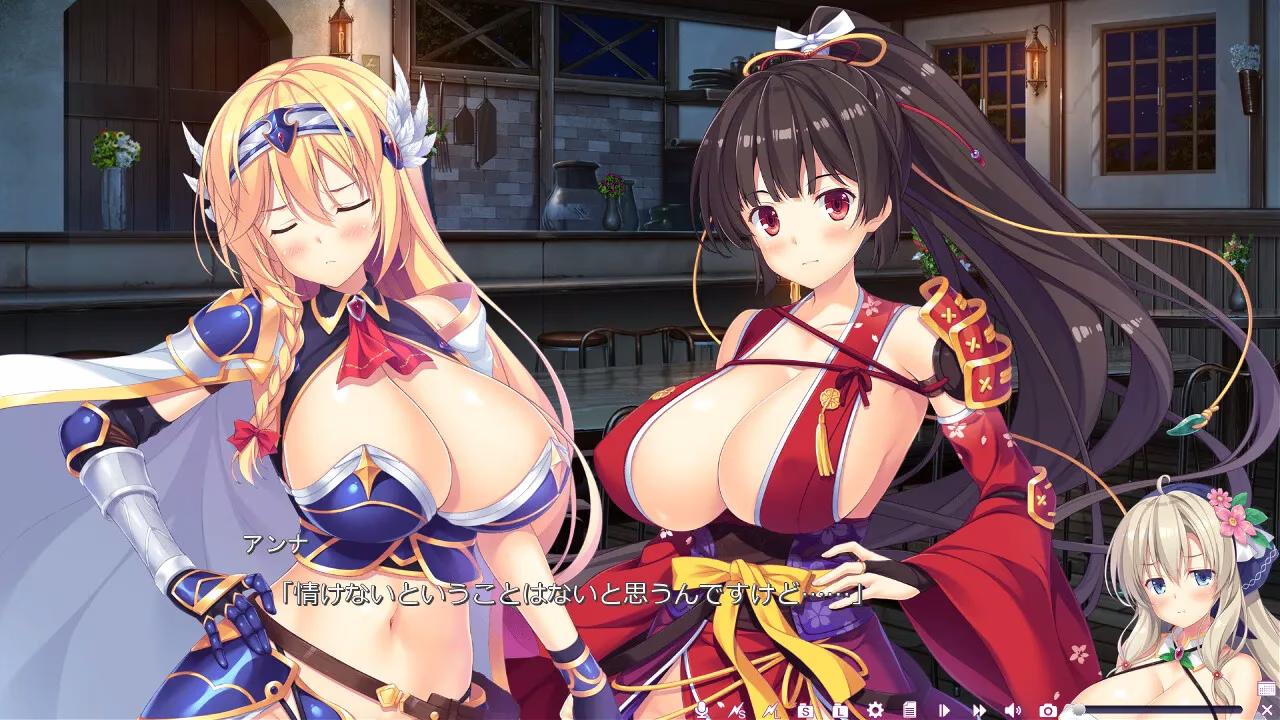
Task: Perform a quick load using the lightning-L icon
Action: click(771, 709)
